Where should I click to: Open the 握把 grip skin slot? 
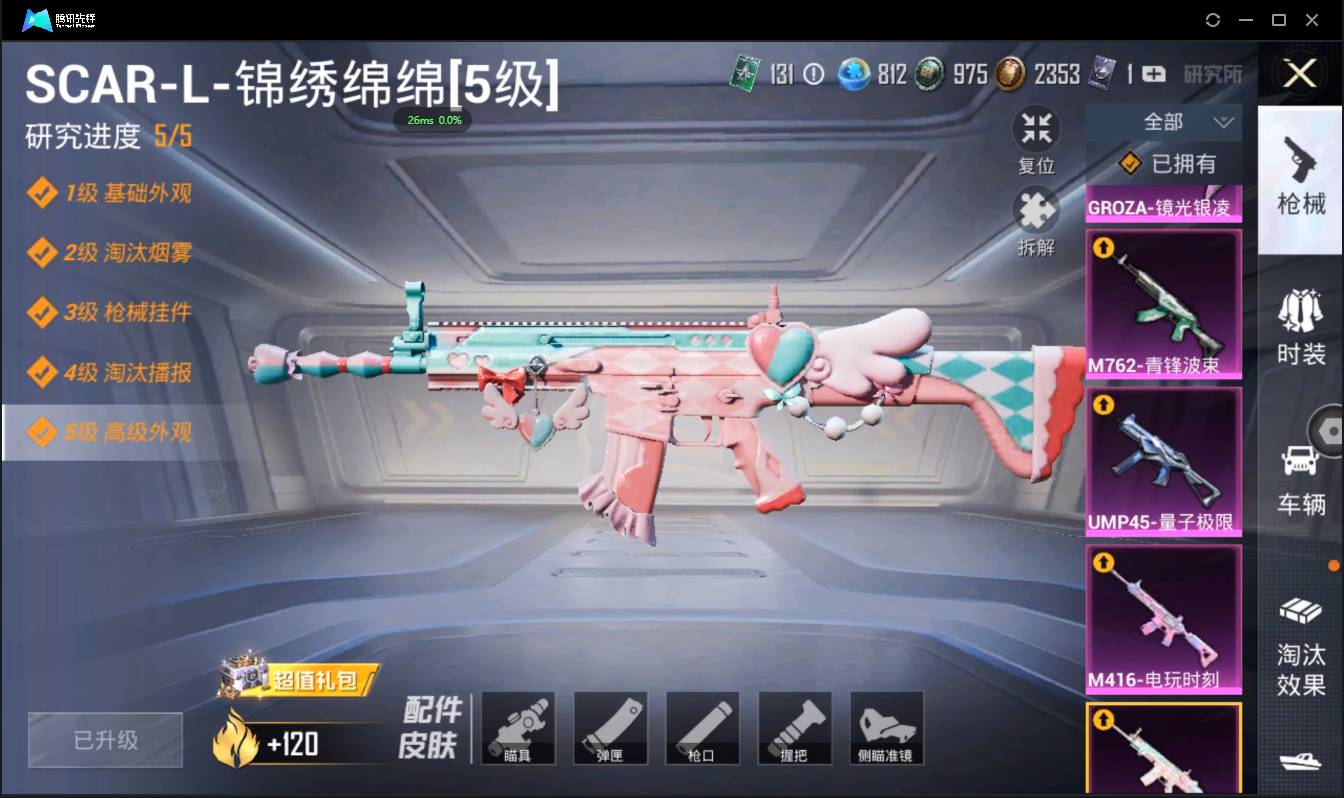[x=794, y=727]
